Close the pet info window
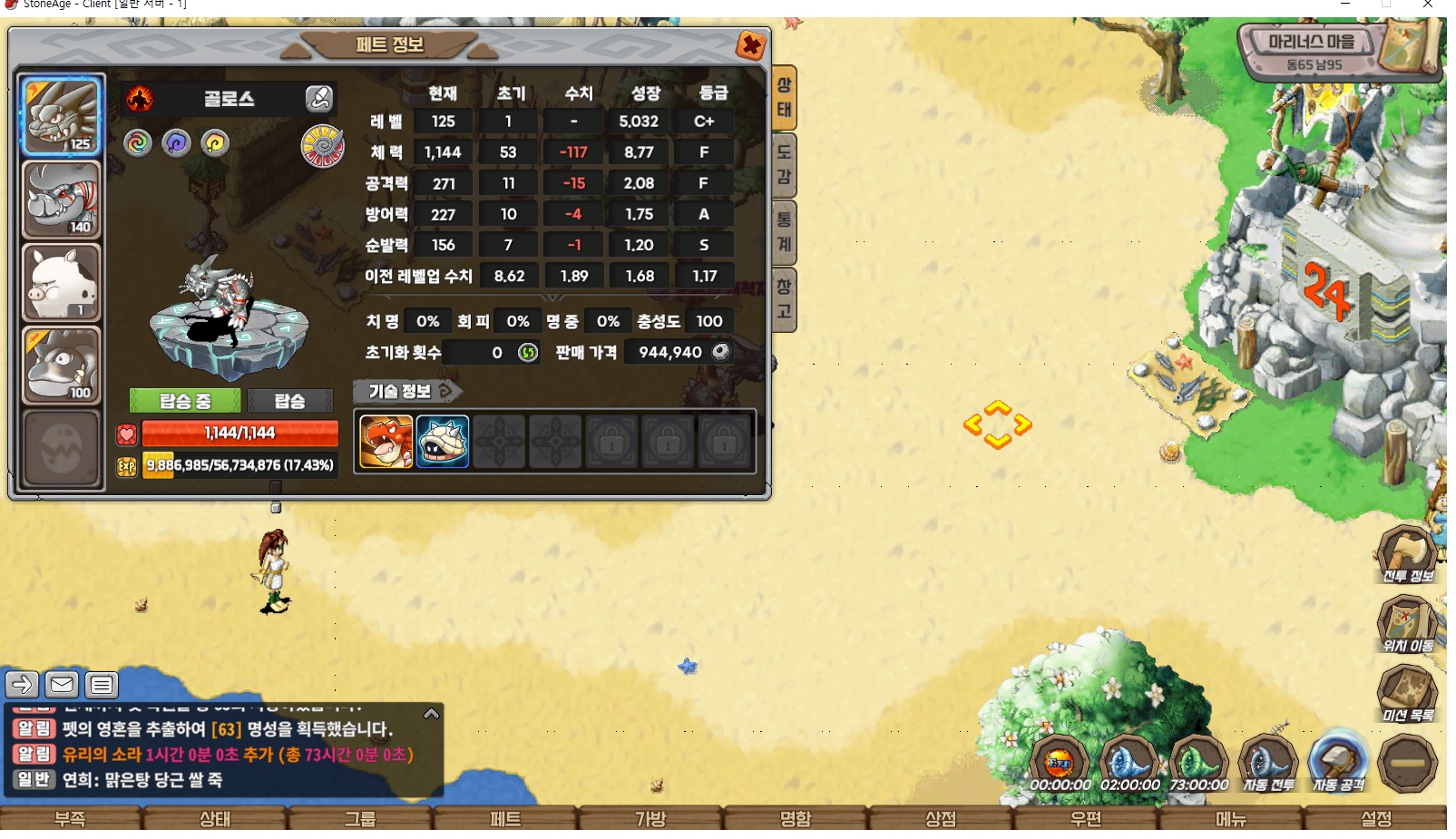 point(750,45)
